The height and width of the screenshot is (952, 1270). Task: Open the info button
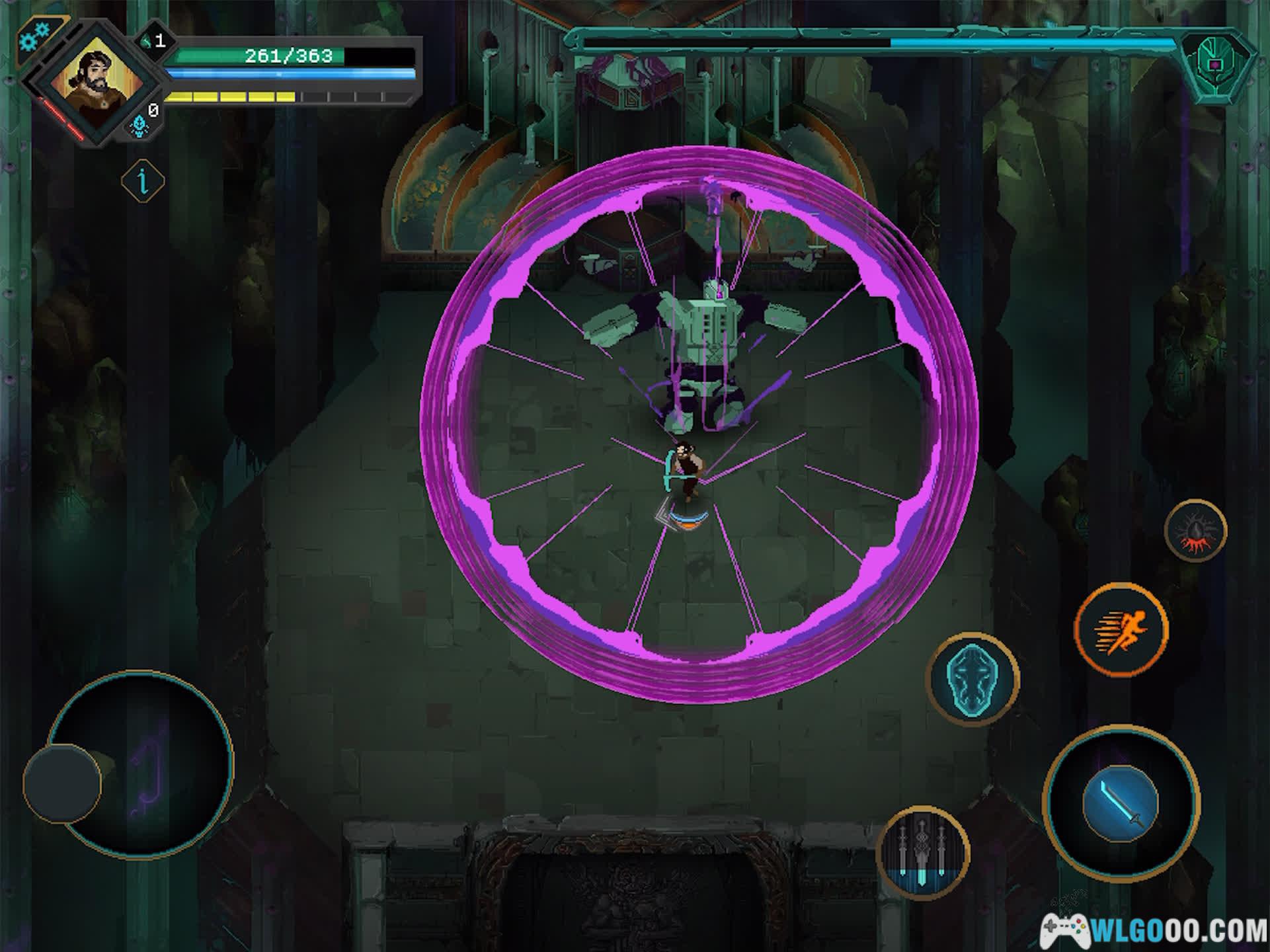143,180
